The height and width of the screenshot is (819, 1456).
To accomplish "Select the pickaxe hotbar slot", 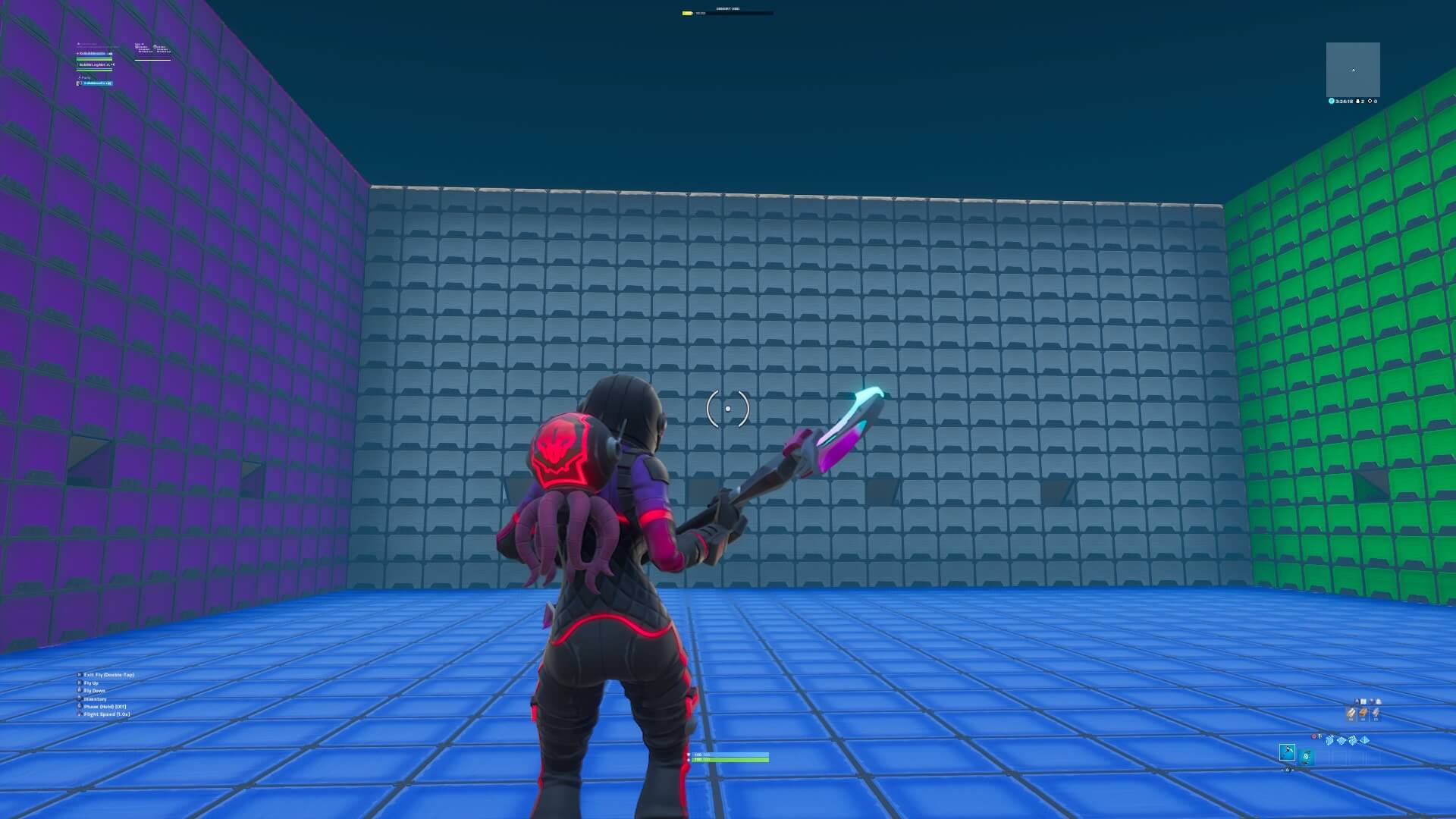I will coord(1287,753).
